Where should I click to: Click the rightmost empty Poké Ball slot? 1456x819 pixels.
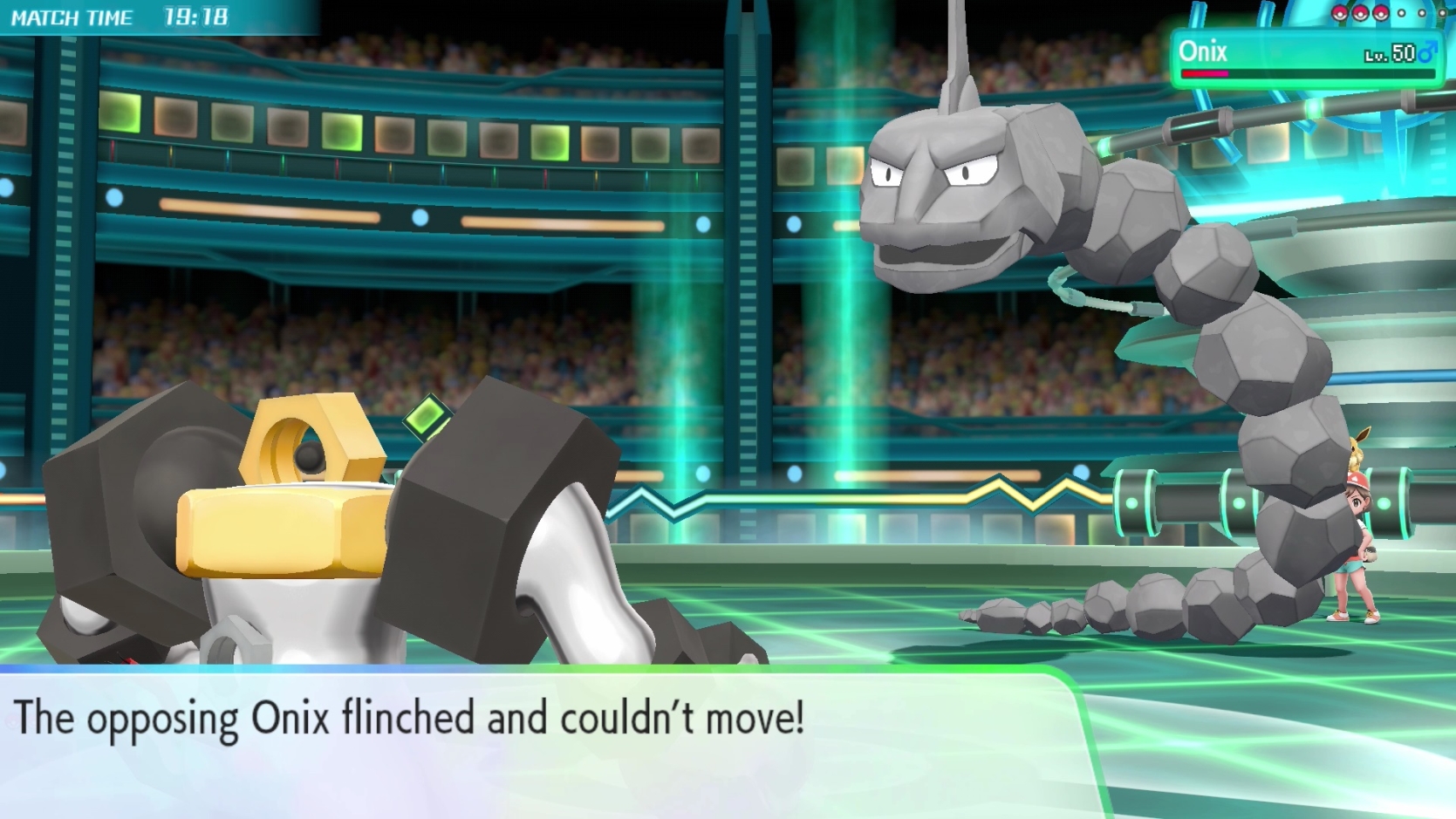click(1442, 13)
